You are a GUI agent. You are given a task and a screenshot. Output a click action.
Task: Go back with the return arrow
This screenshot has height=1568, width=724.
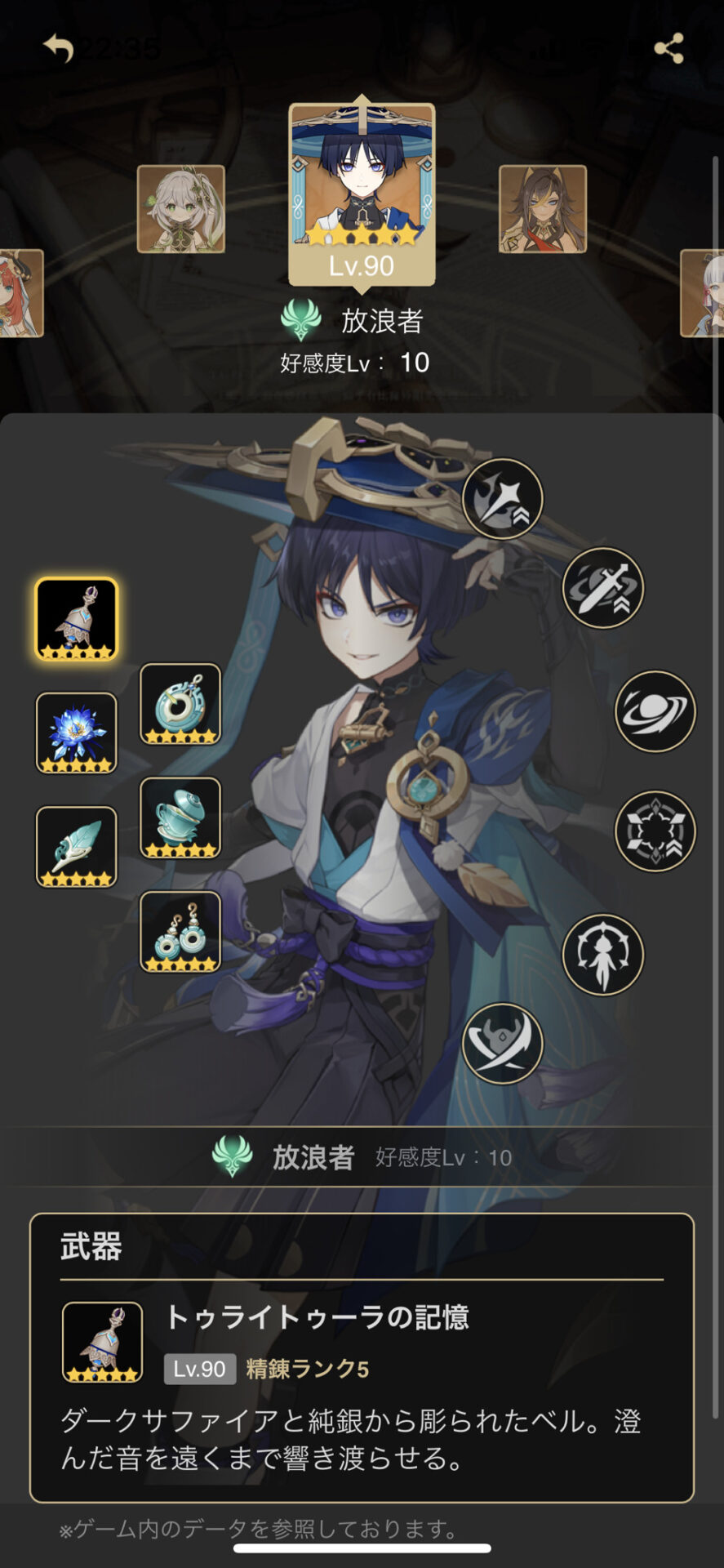[59, 48]
